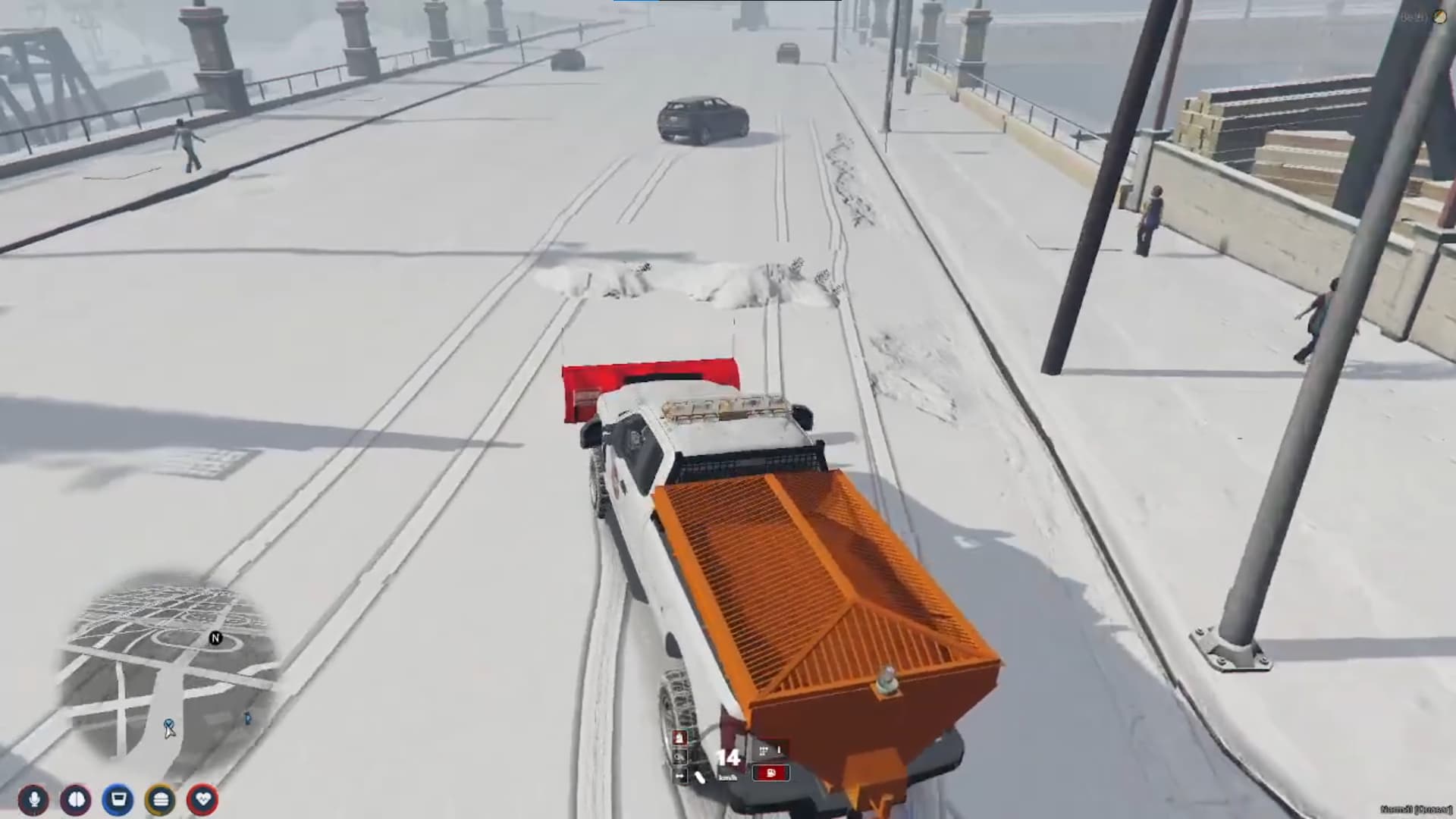Click the 14 speed readout
1456x819 pixels.
pos(728,756)
